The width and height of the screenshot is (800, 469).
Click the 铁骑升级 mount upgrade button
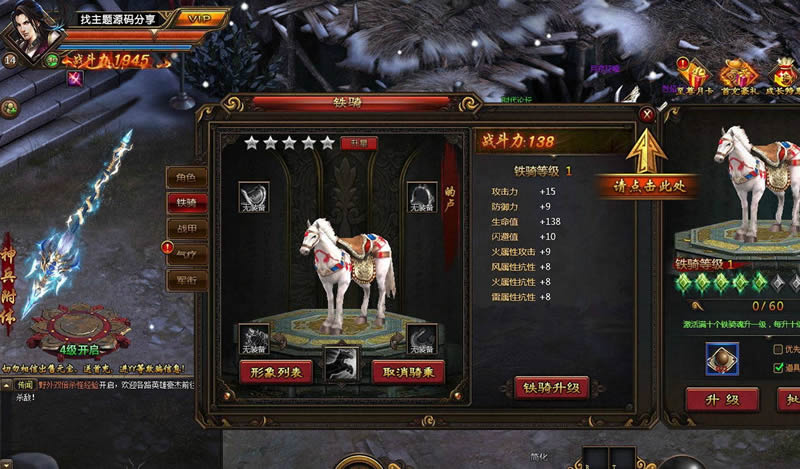click(551, 387)
